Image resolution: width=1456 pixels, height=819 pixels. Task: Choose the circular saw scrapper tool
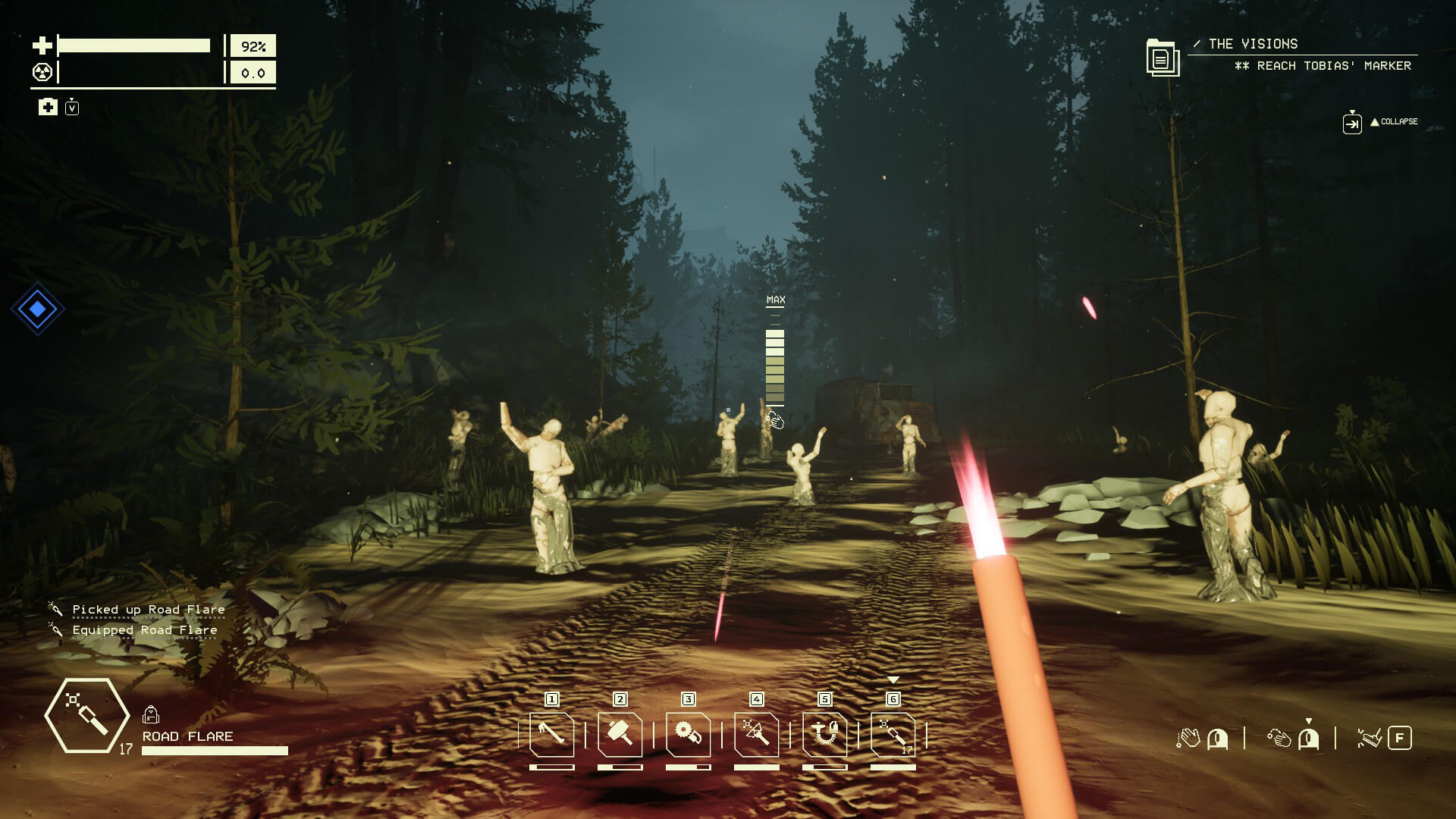[688, 734]
